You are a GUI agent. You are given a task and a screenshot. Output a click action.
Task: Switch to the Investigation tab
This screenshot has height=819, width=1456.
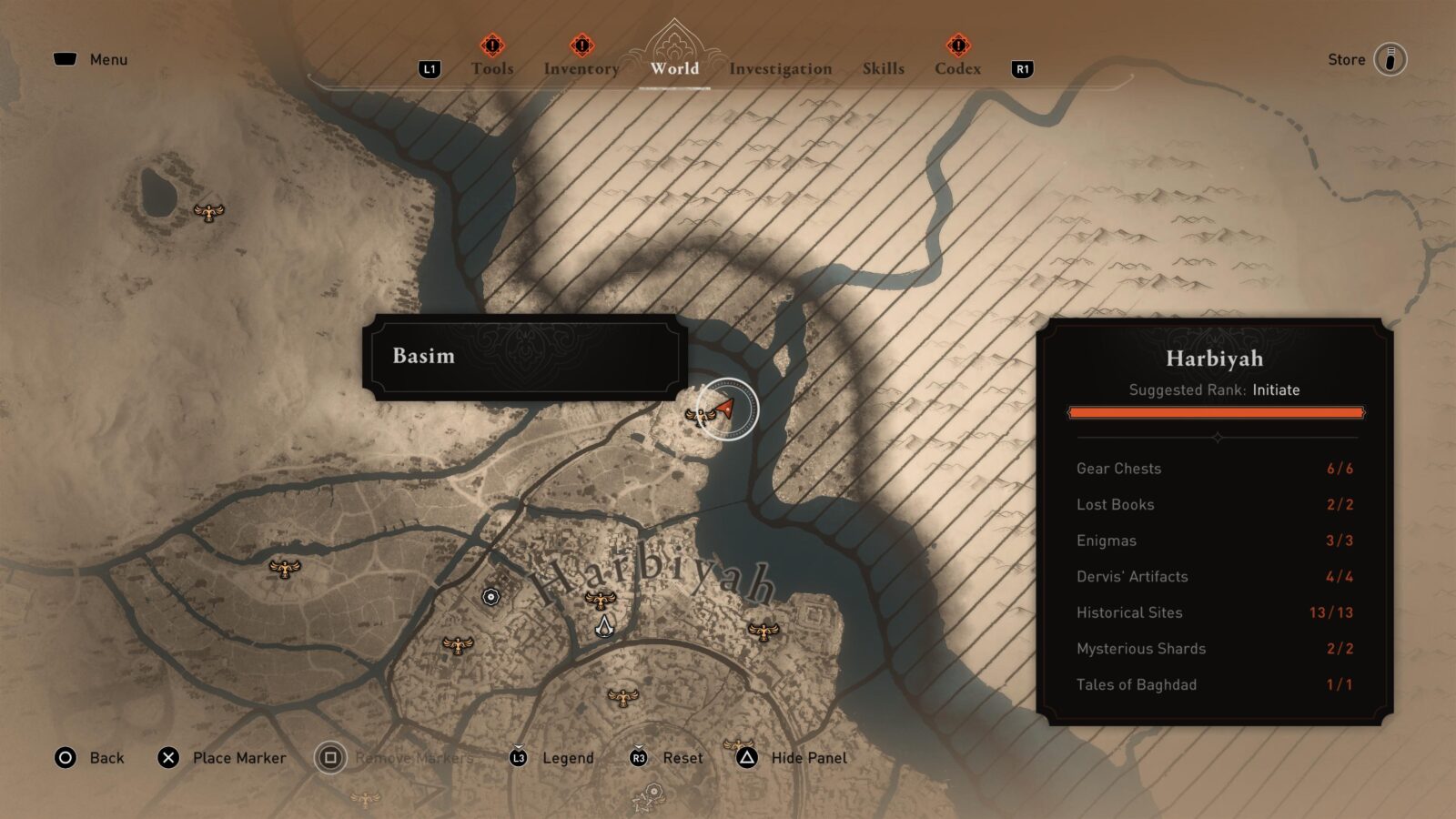[781, 68]
